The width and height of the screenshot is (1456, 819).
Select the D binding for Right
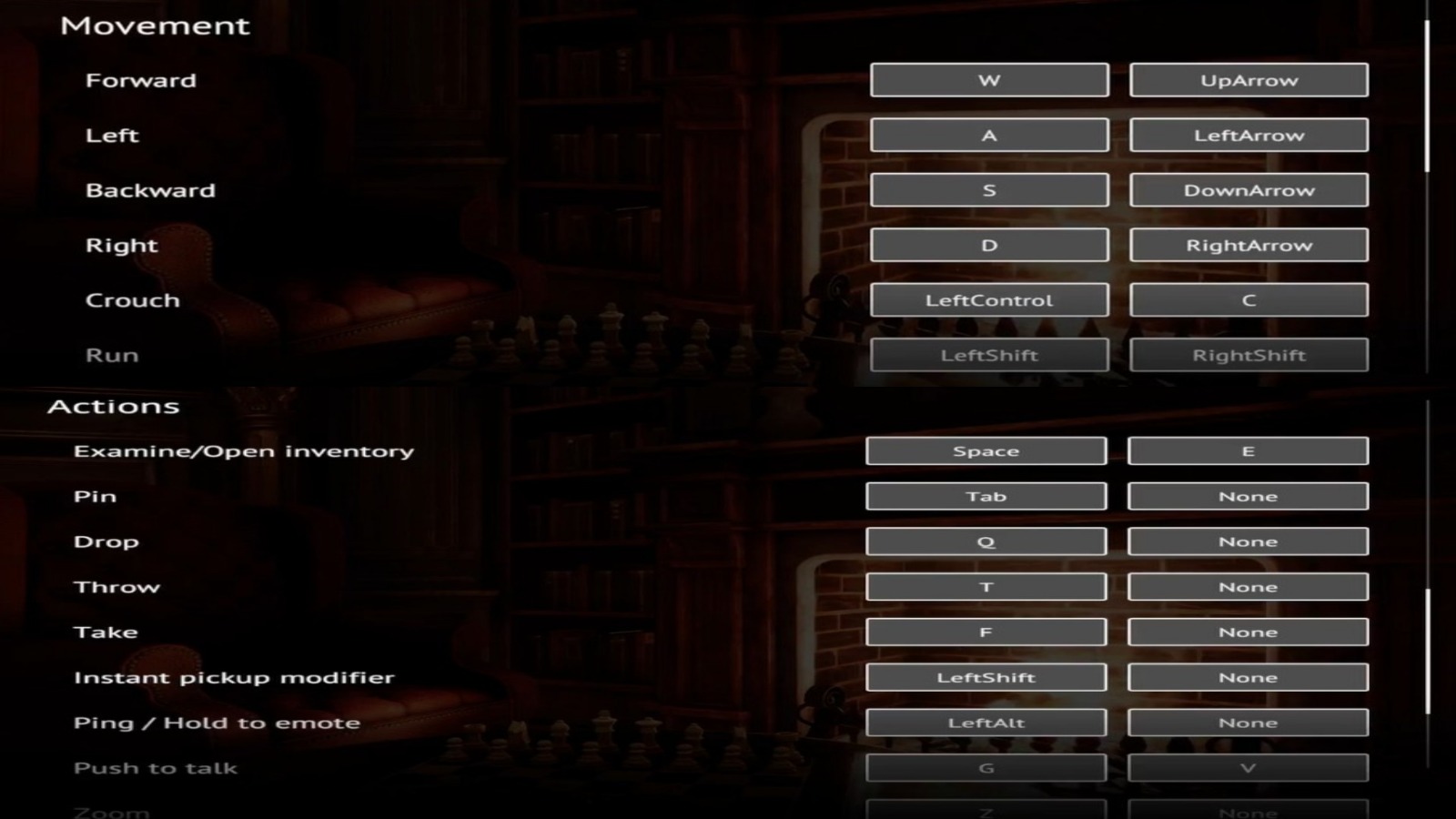click(989, 244)
